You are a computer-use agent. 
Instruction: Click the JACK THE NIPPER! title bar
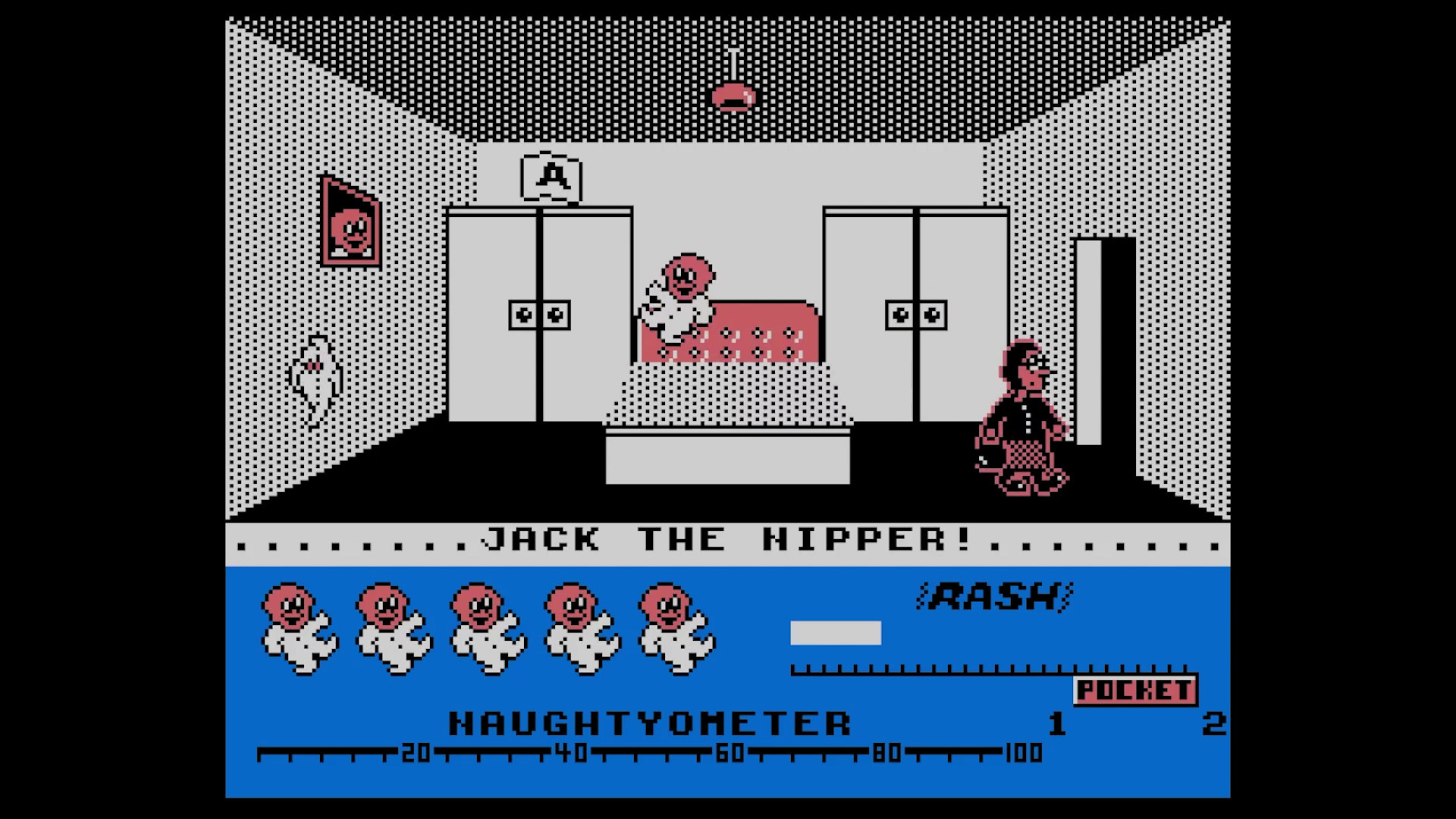[728, 540]
